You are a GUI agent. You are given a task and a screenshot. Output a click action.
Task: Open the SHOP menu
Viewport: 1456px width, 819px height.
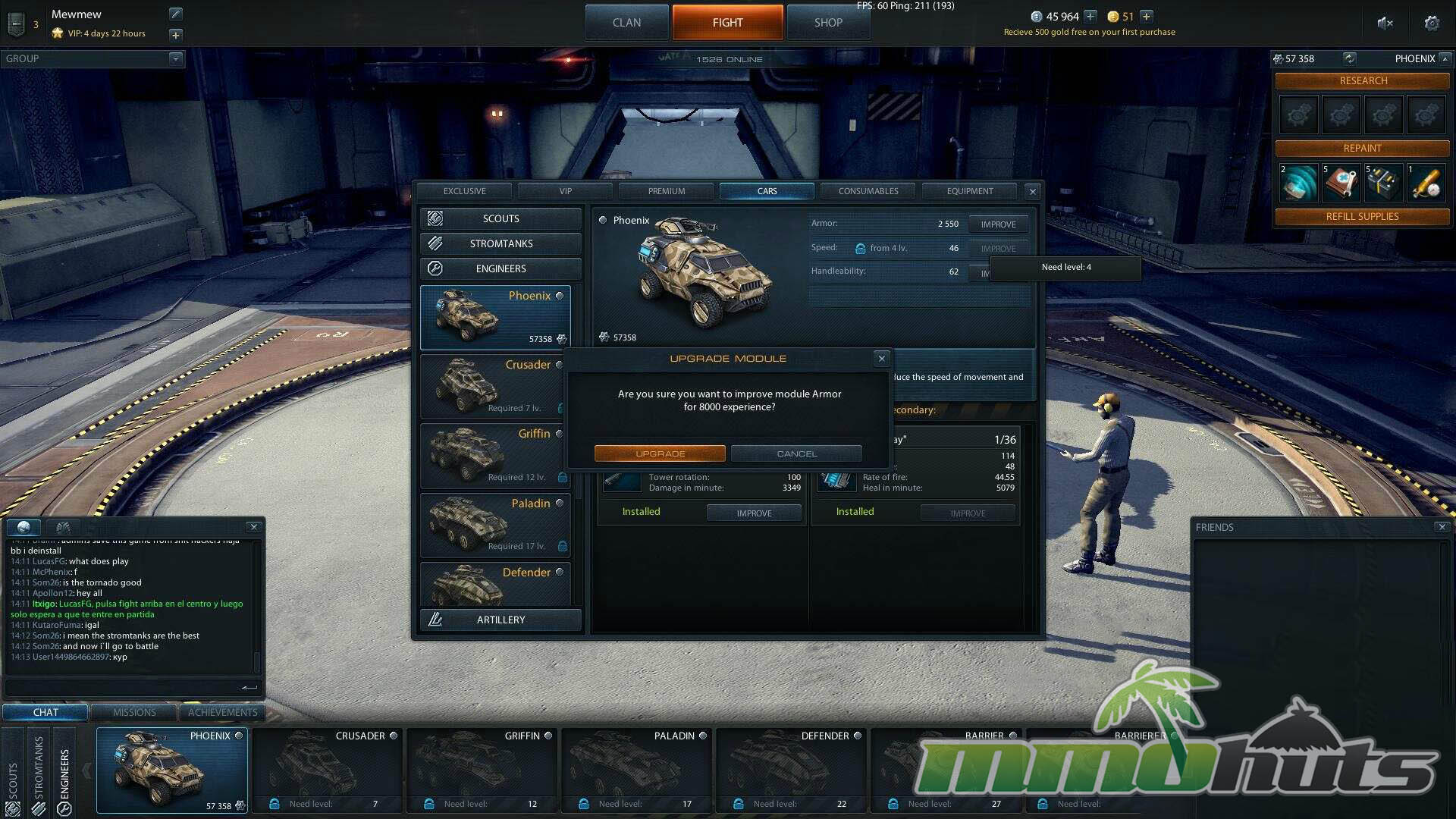[x=828, y=23]
